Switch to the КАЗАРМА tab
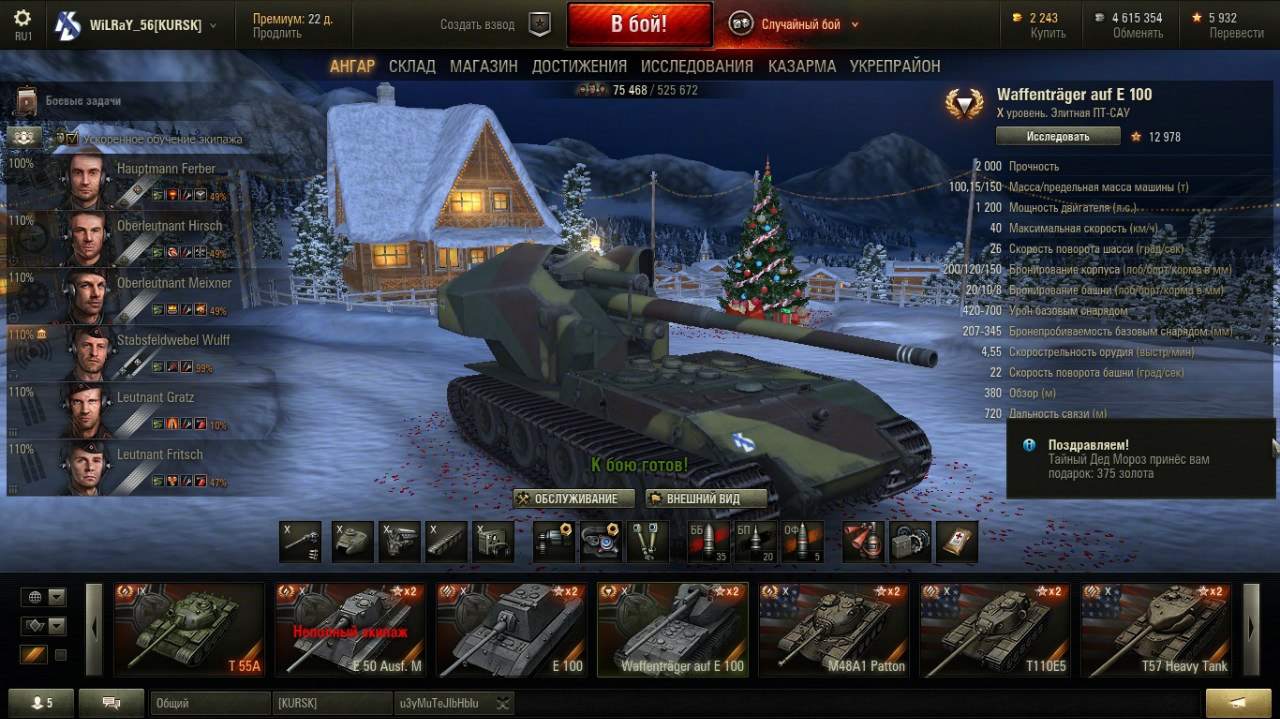 (802, 66)
